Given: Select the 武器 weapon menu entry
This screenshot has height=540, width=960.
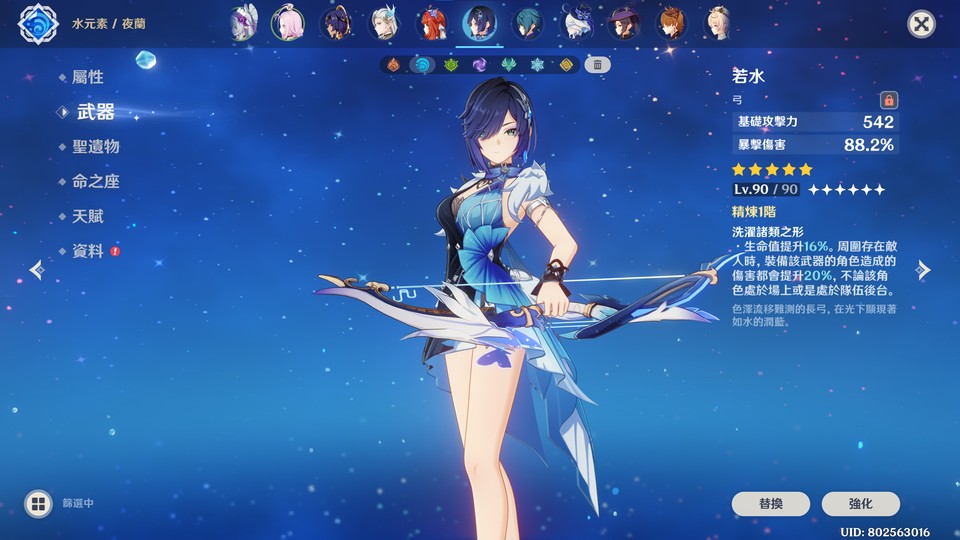Looking at the screenshot, I should coord(95,112).
